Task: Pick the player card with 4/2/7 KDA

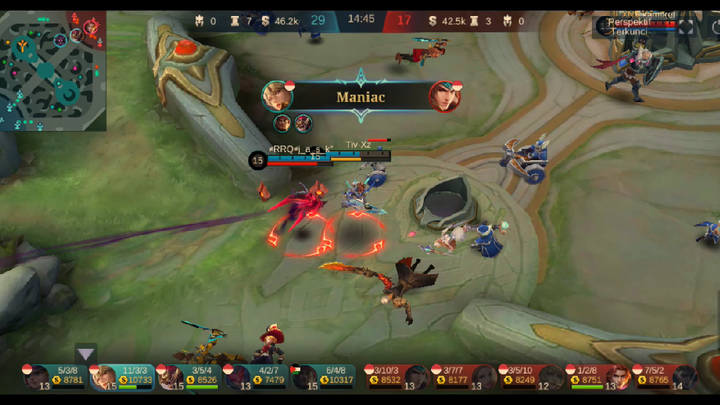Action: tap(256, 376)
